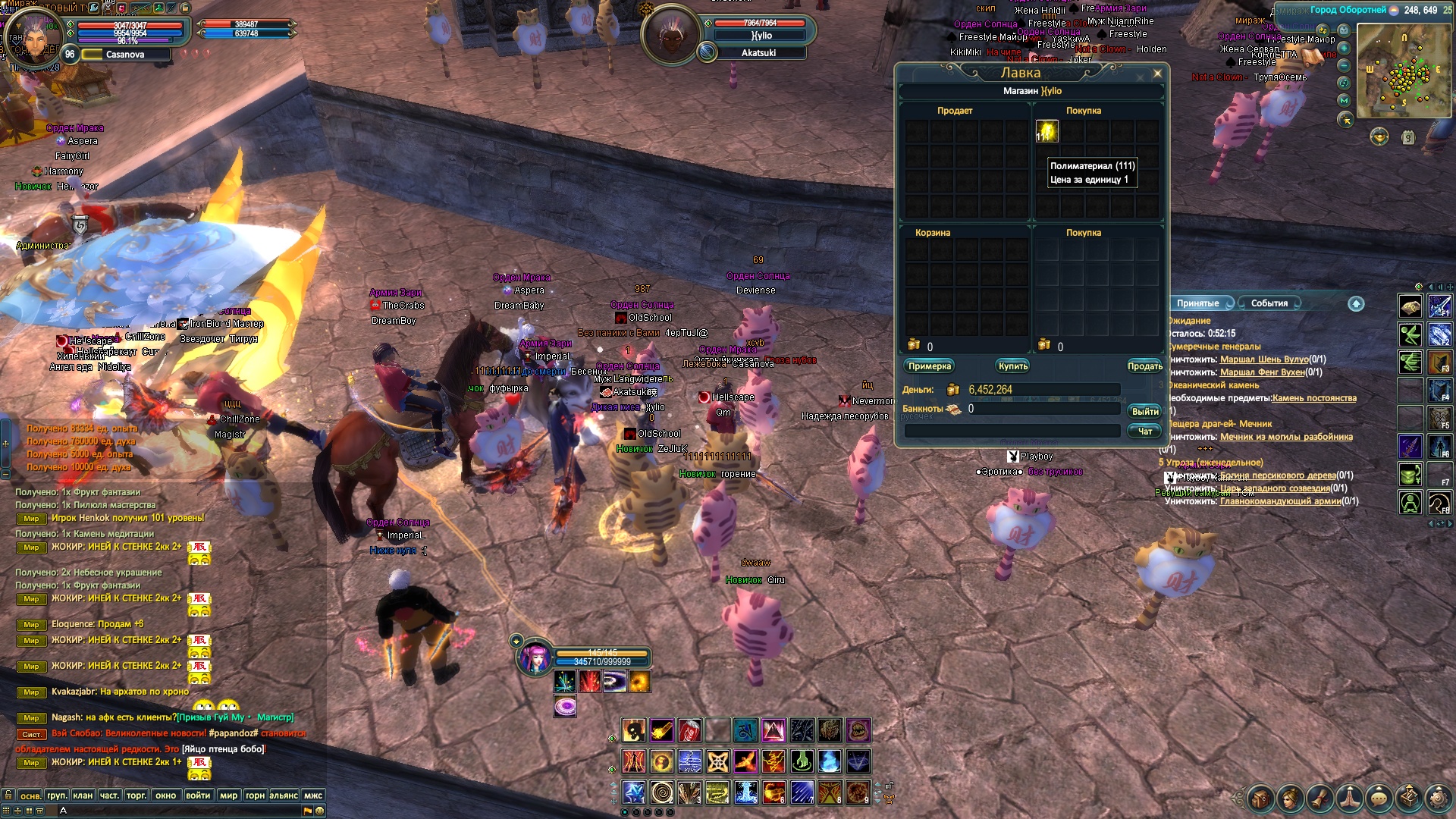Track the Камень постоянства quest link

click(1314, 398)
